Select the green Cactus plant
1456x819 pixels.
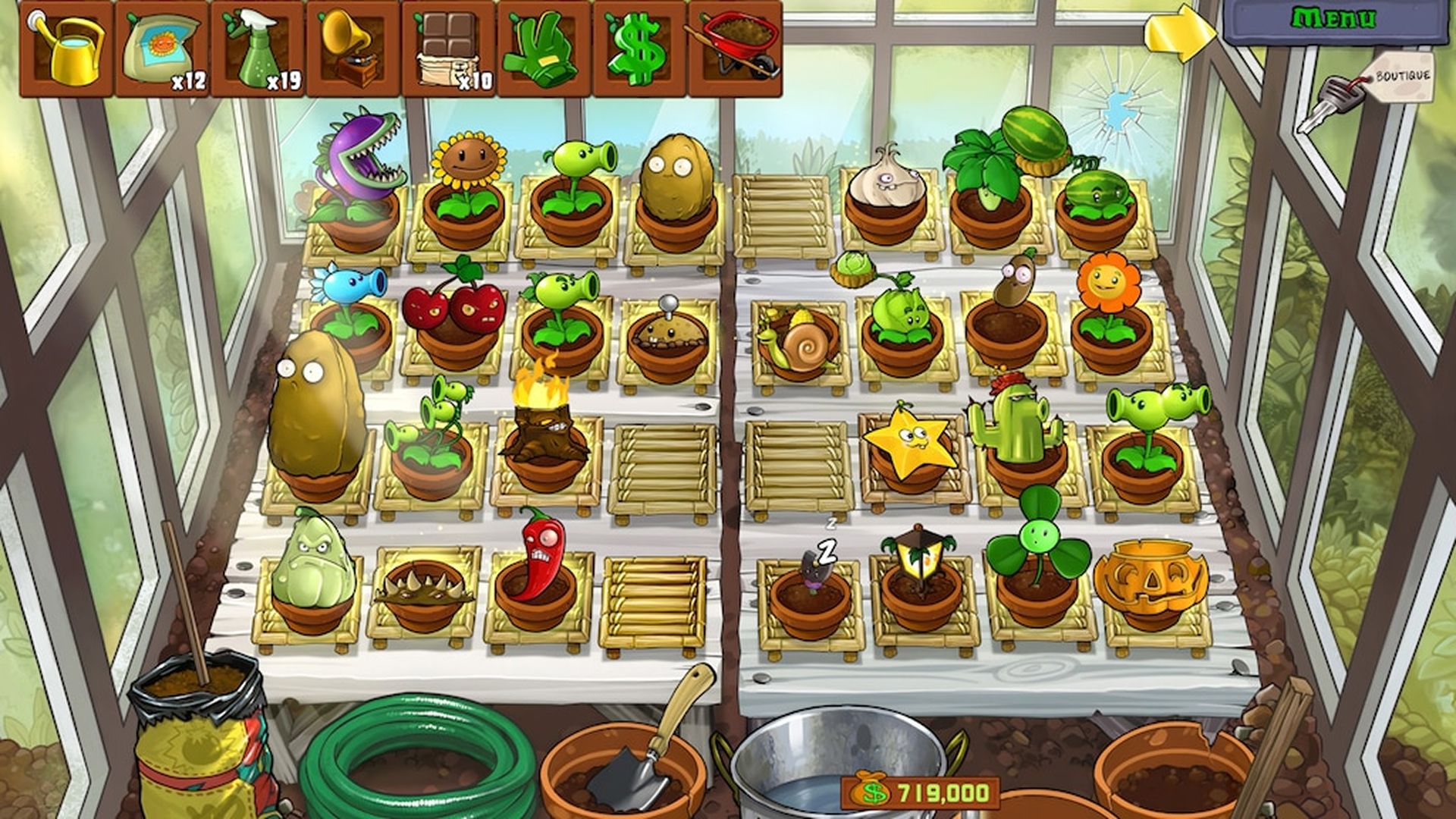point(1016,425)
